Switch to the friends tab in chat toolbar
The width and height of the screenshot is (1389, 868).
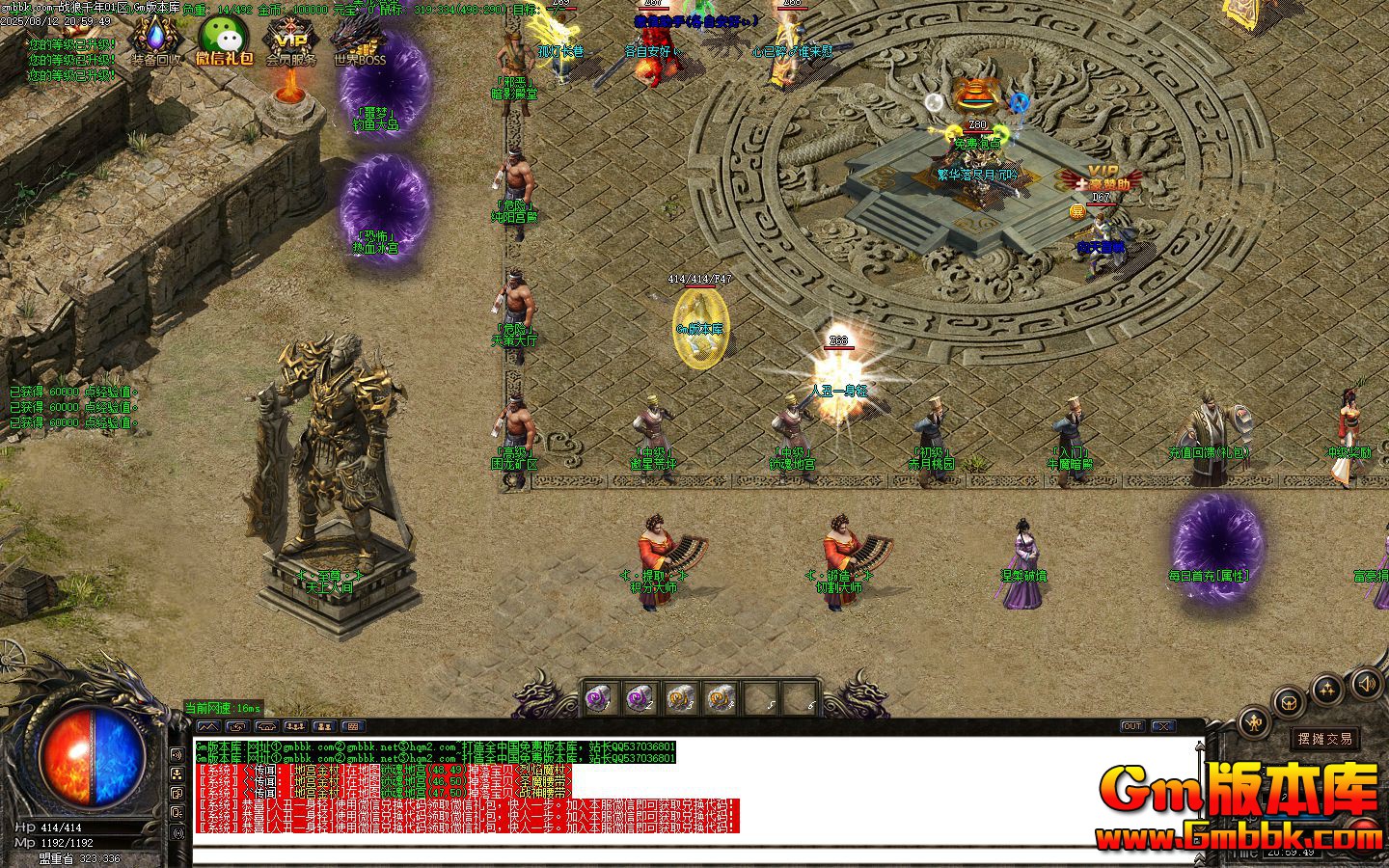tap(322, 726)
